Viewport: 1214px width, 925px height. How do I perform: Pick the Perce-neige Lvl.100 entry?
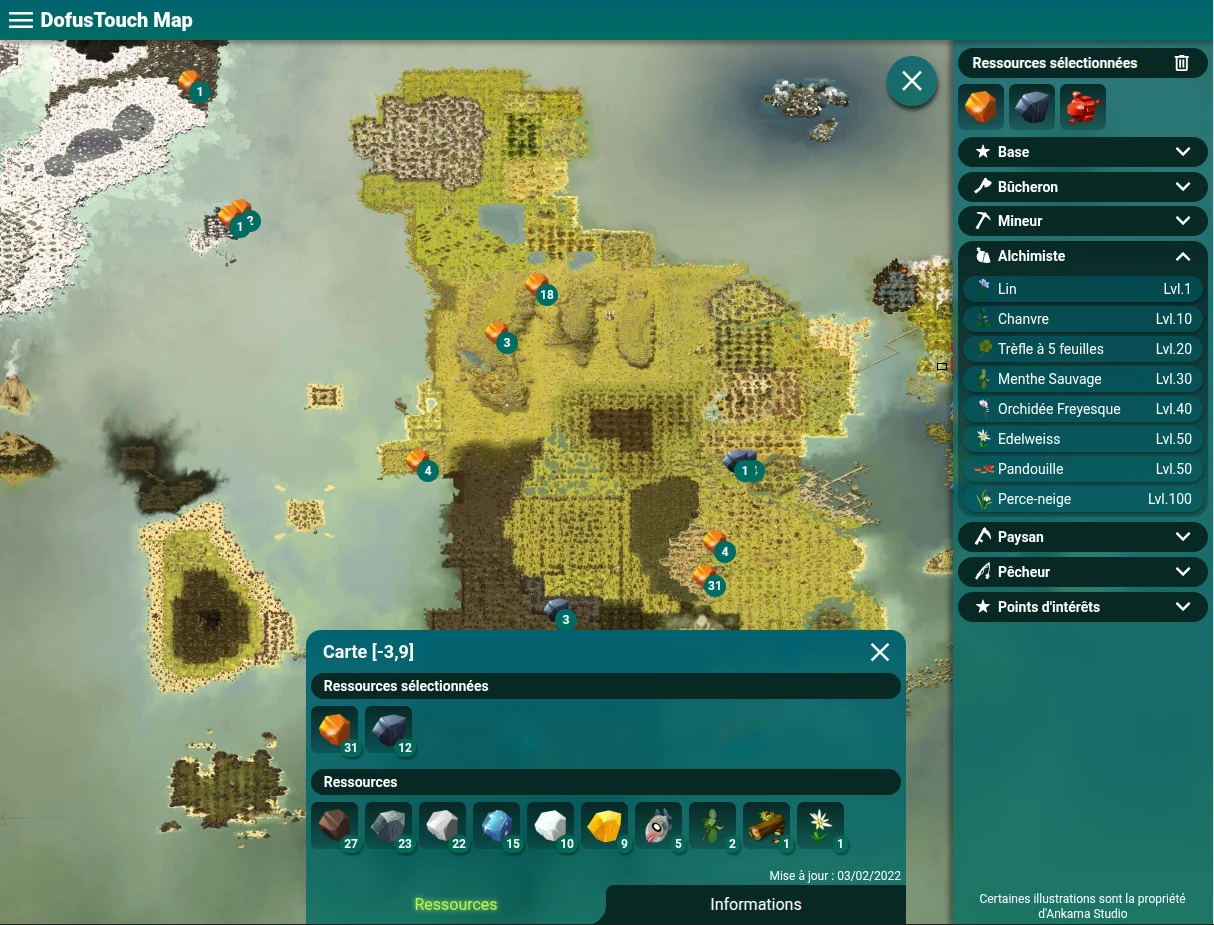click(1082, 499)
